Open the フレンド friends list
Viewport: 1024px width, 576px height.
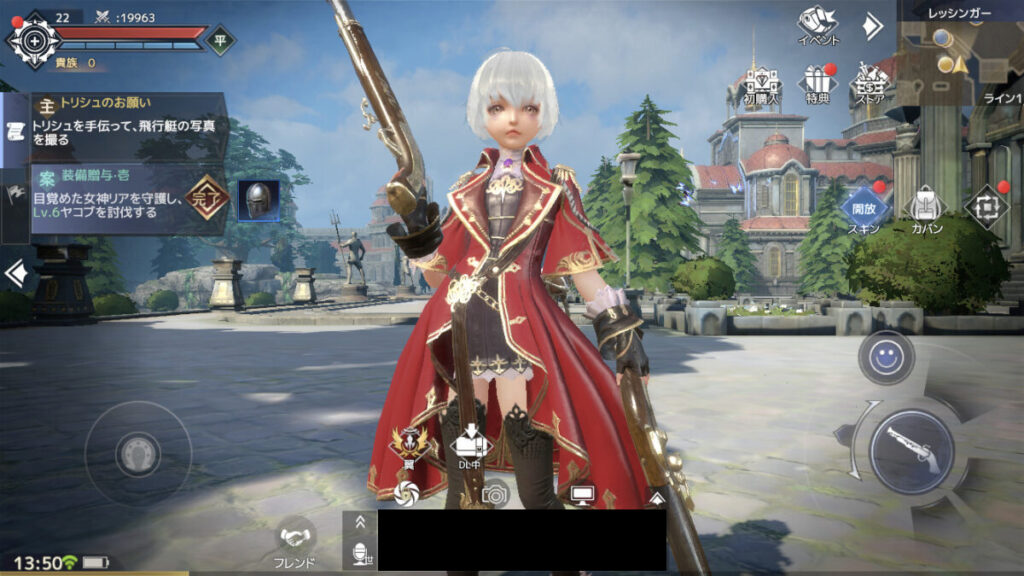(x=295, y=542)
